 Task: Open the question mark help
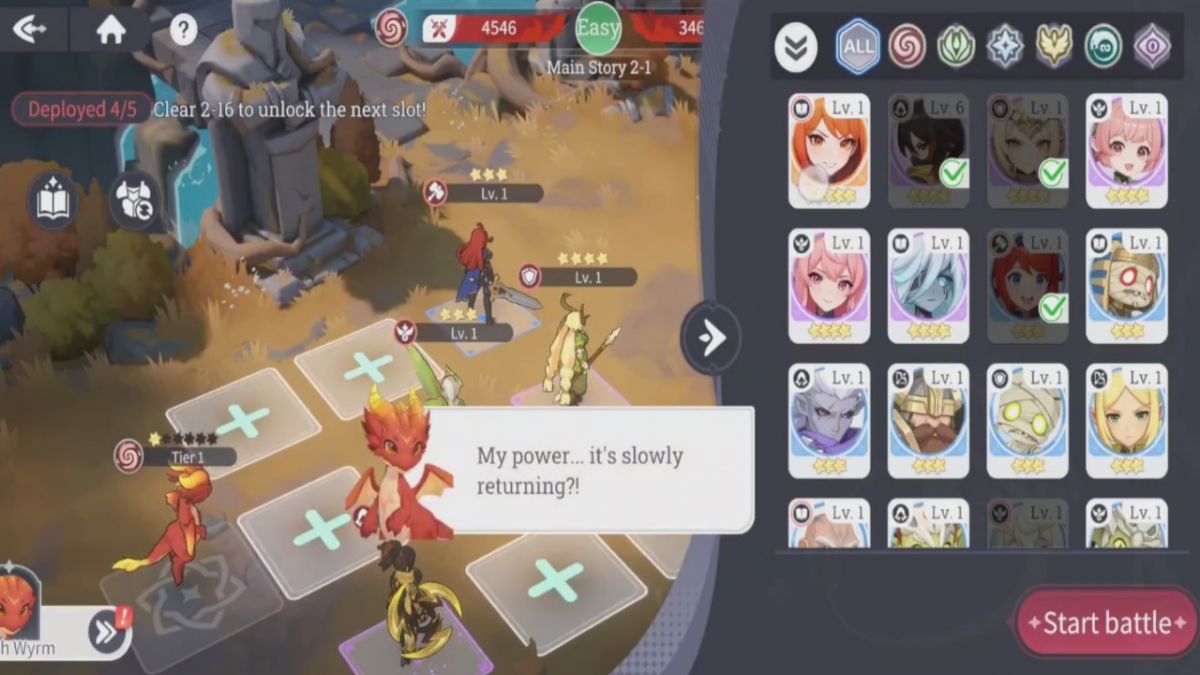183,30
